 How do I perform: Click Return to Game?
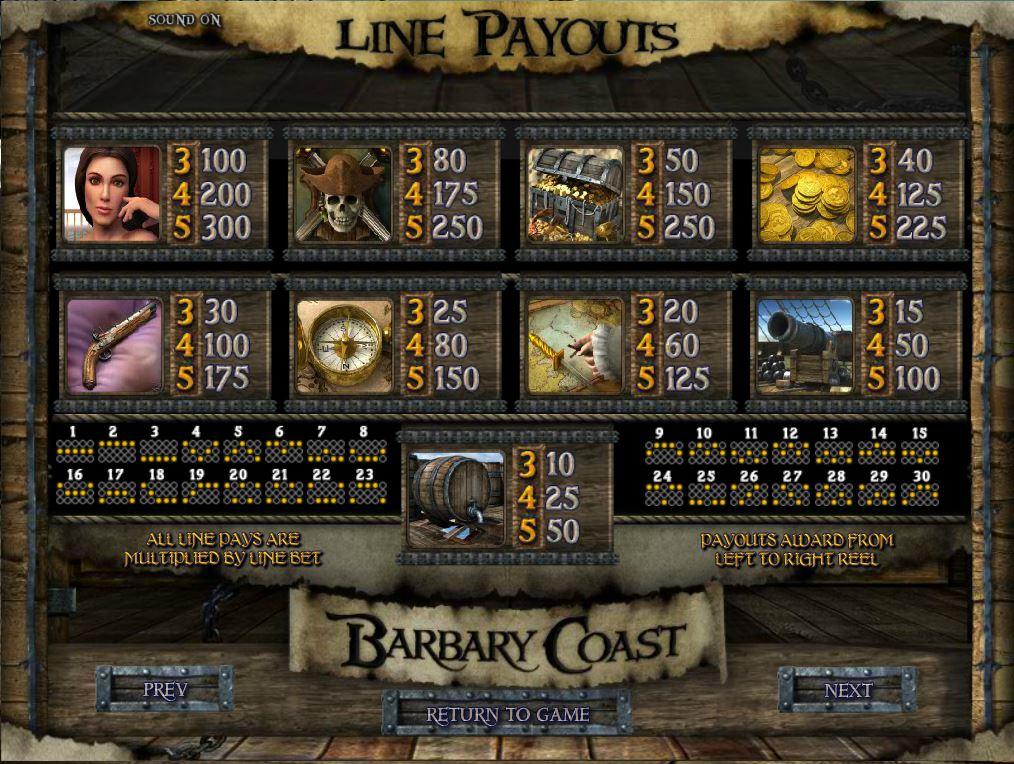tap(507, 715)
